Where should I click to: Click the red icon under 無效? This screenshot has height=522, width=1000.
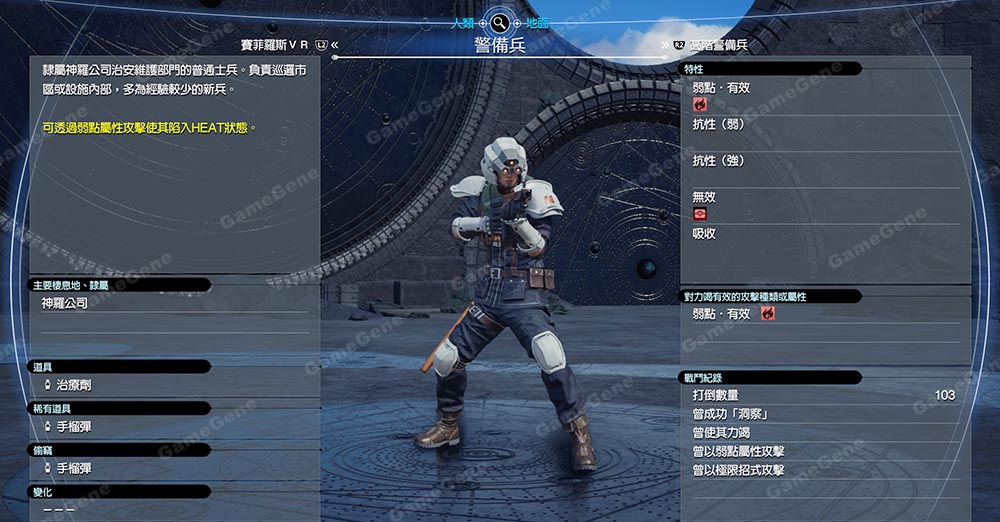pyautogui.click(x=700, y=214)
